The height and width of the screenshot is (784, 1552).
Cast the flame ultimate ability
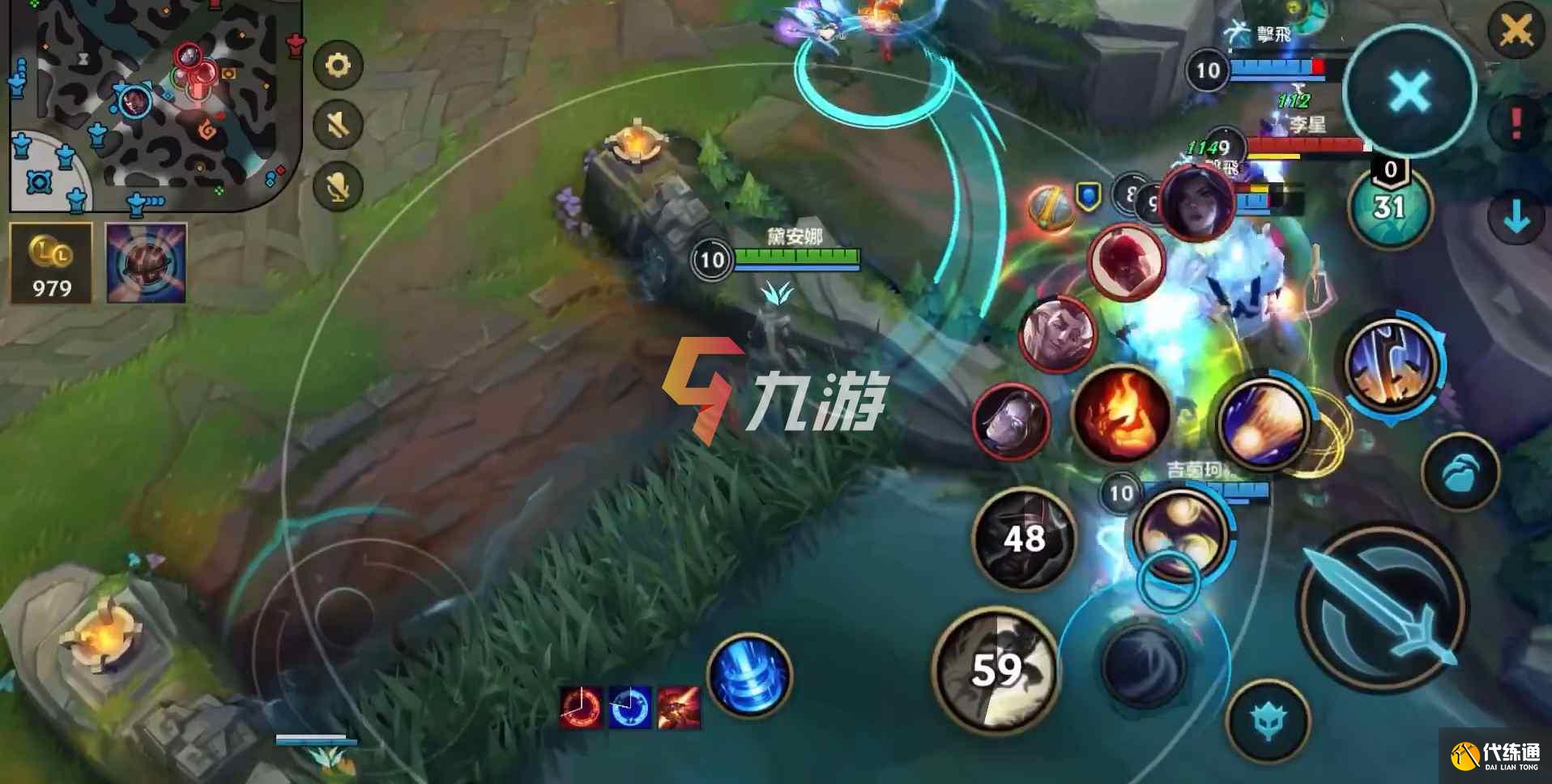click(x=1122, y=417)
